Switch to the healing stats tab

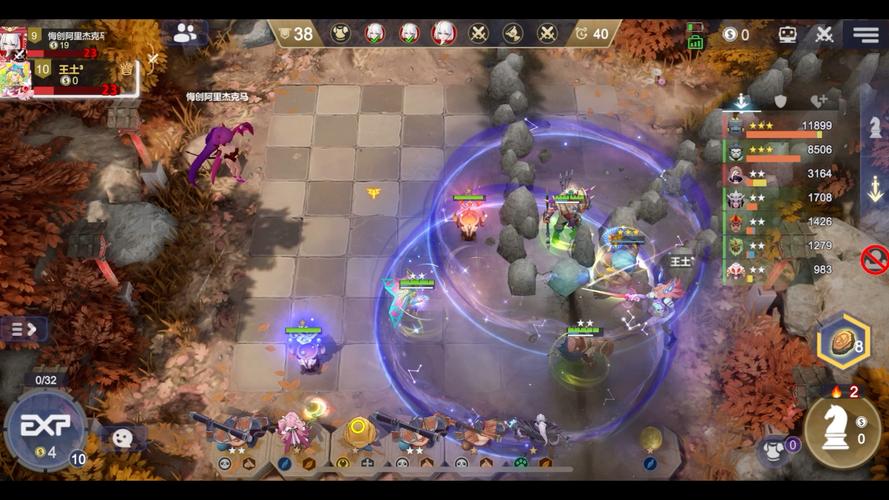819,101
